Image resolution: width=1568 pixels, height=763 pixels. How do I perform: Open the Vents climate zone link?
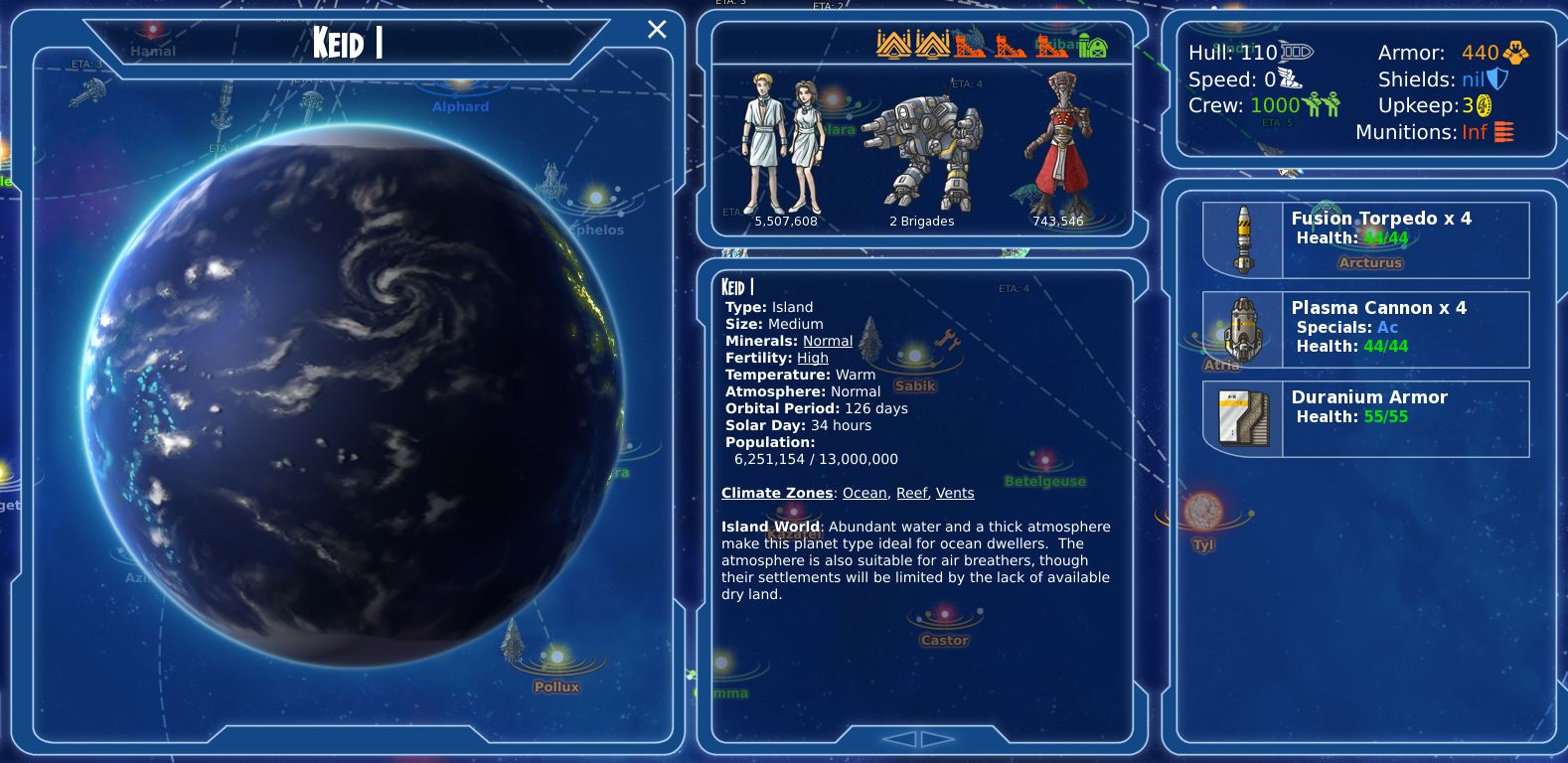coord(955,493)
